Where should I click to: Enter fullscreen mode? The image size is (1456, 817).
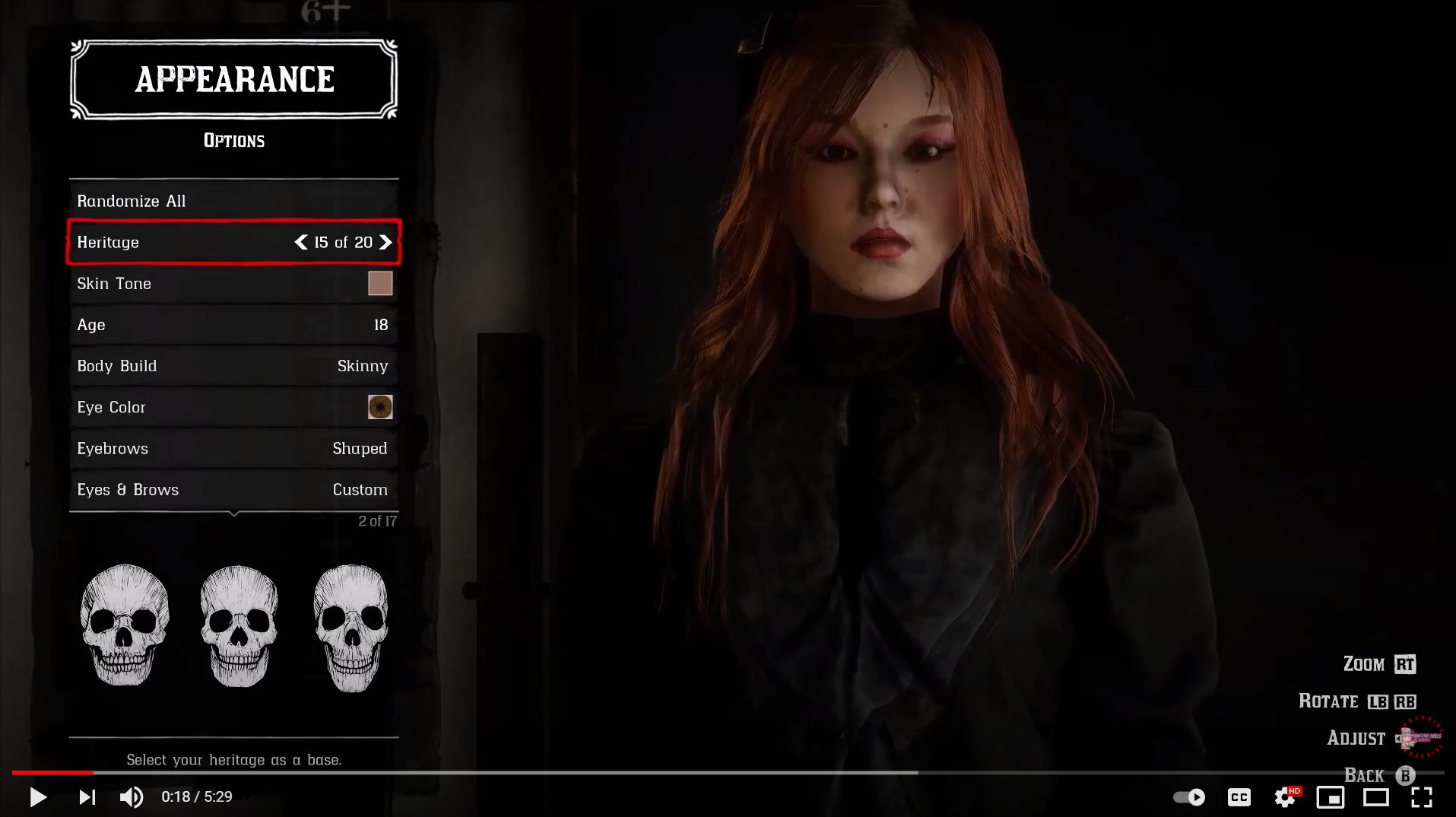point(1423,797)
